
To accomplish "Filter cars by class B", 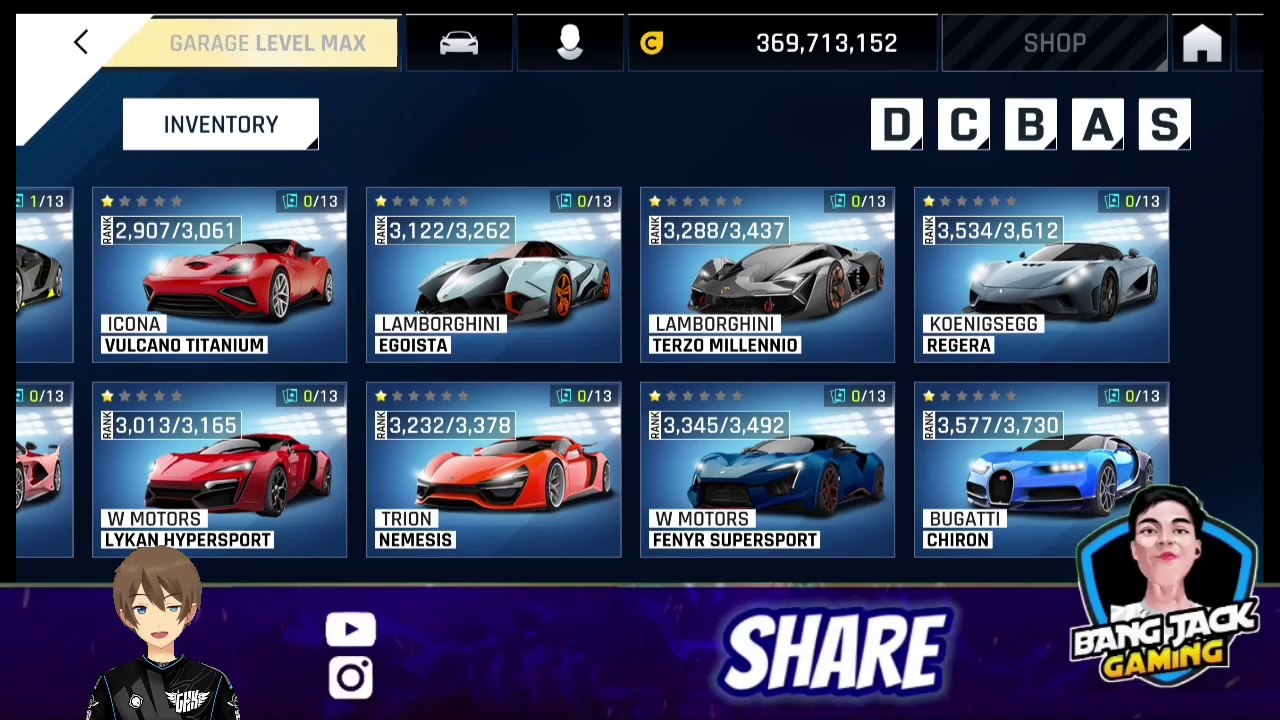I will pyautogui.click(x=1030, y=125).
